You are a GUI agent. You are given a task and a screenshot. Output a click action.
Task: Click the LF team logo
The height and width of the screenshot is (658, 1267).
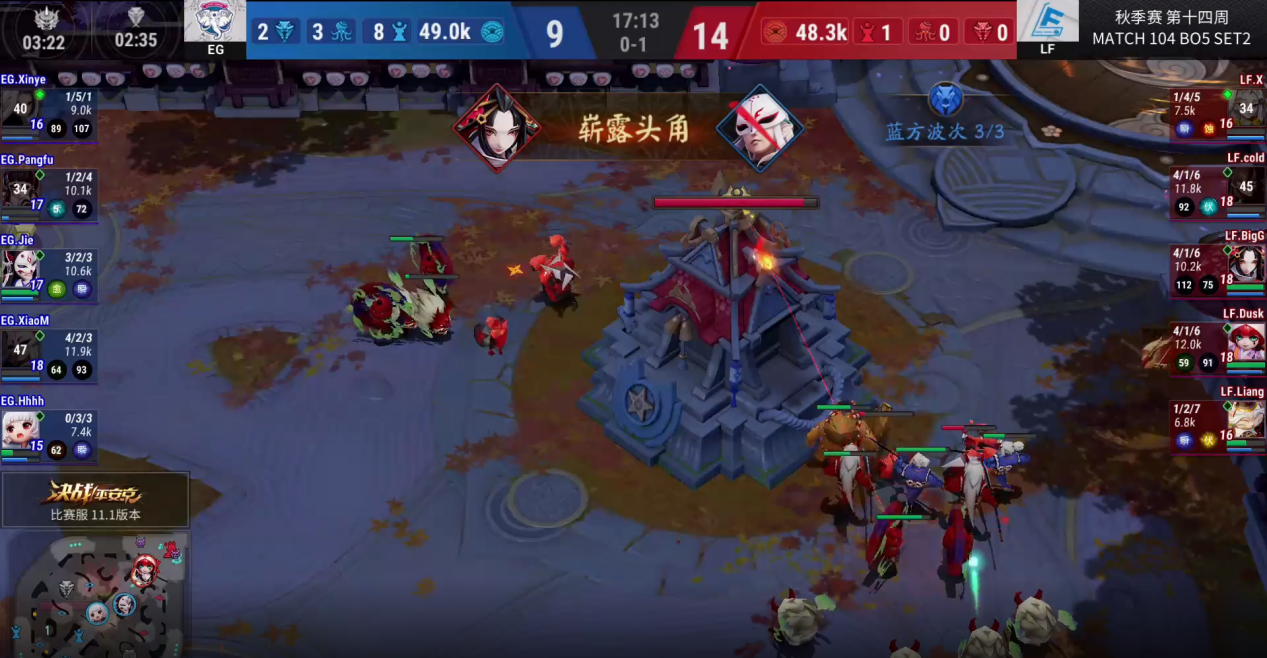1047,23
